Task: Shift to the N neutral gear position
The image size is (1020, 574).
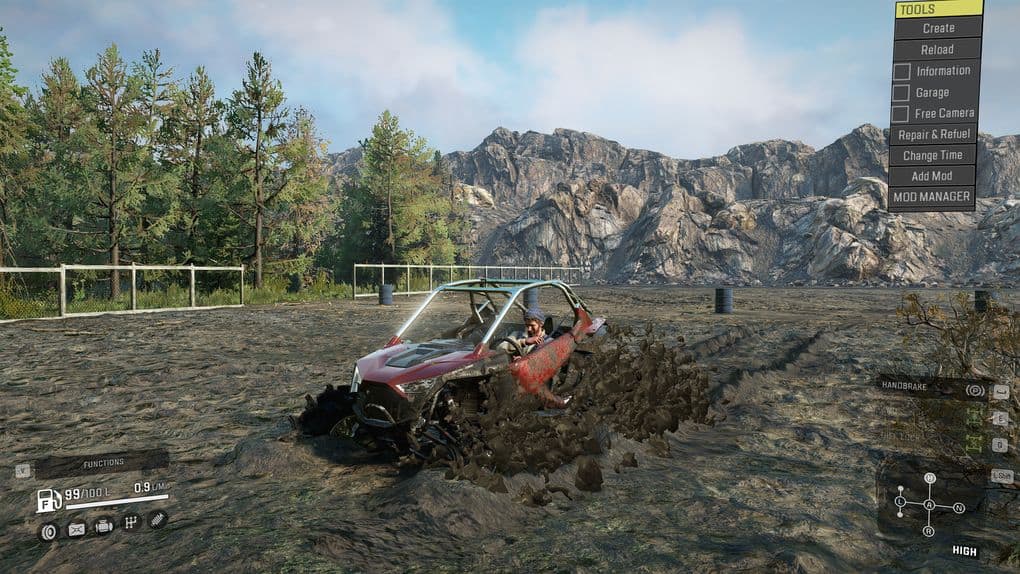Action: tap(959, 508)
